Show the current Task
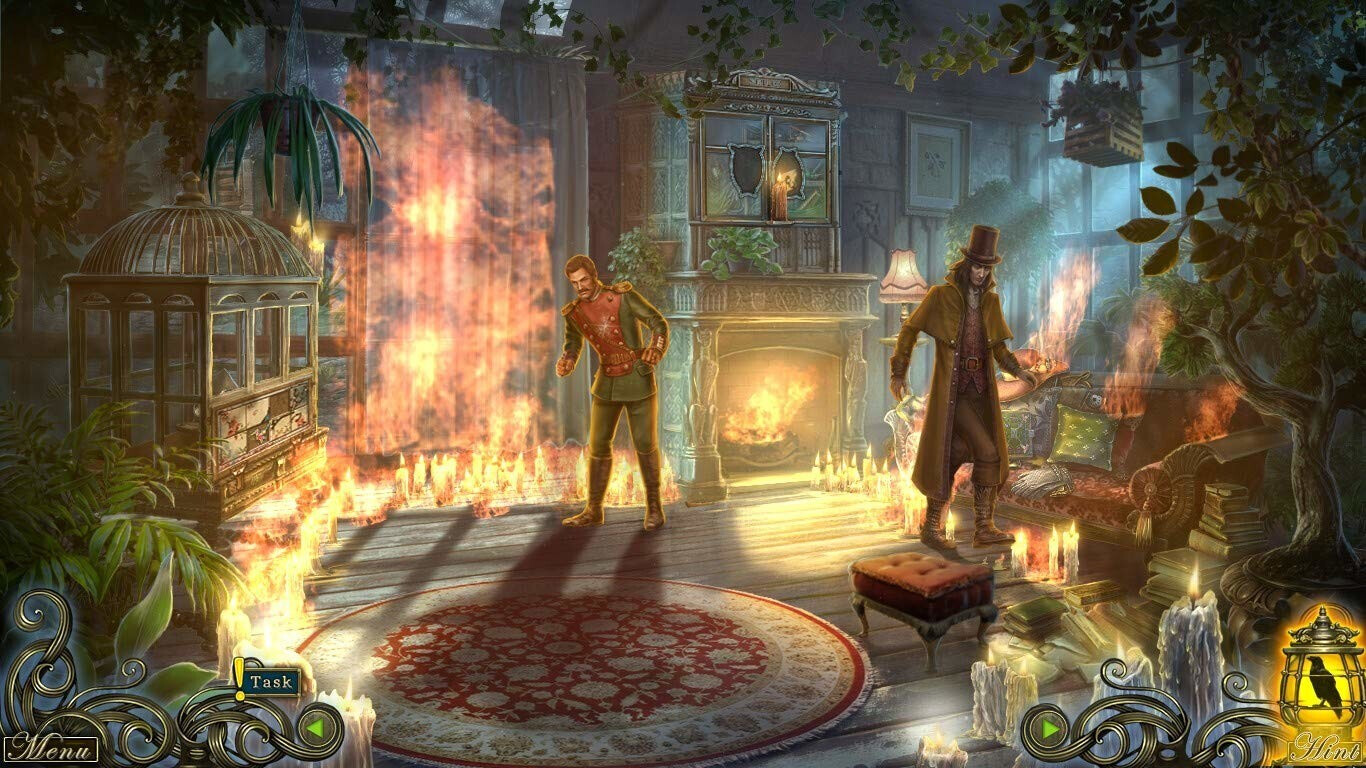Viewport: 1366px width, 768px height. [x=270, y=682]
